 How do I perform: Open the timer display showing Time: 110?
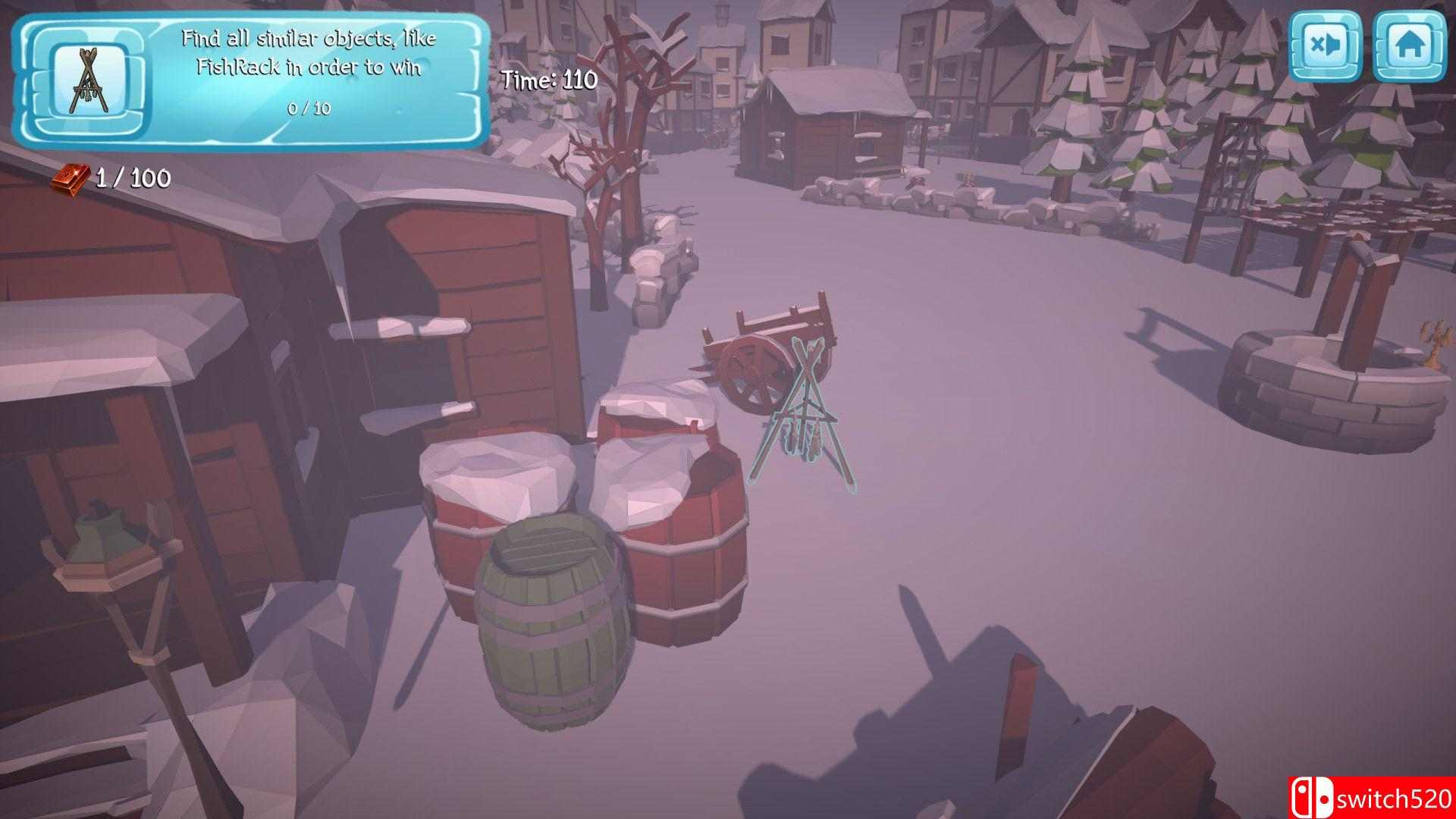point(549,79)
